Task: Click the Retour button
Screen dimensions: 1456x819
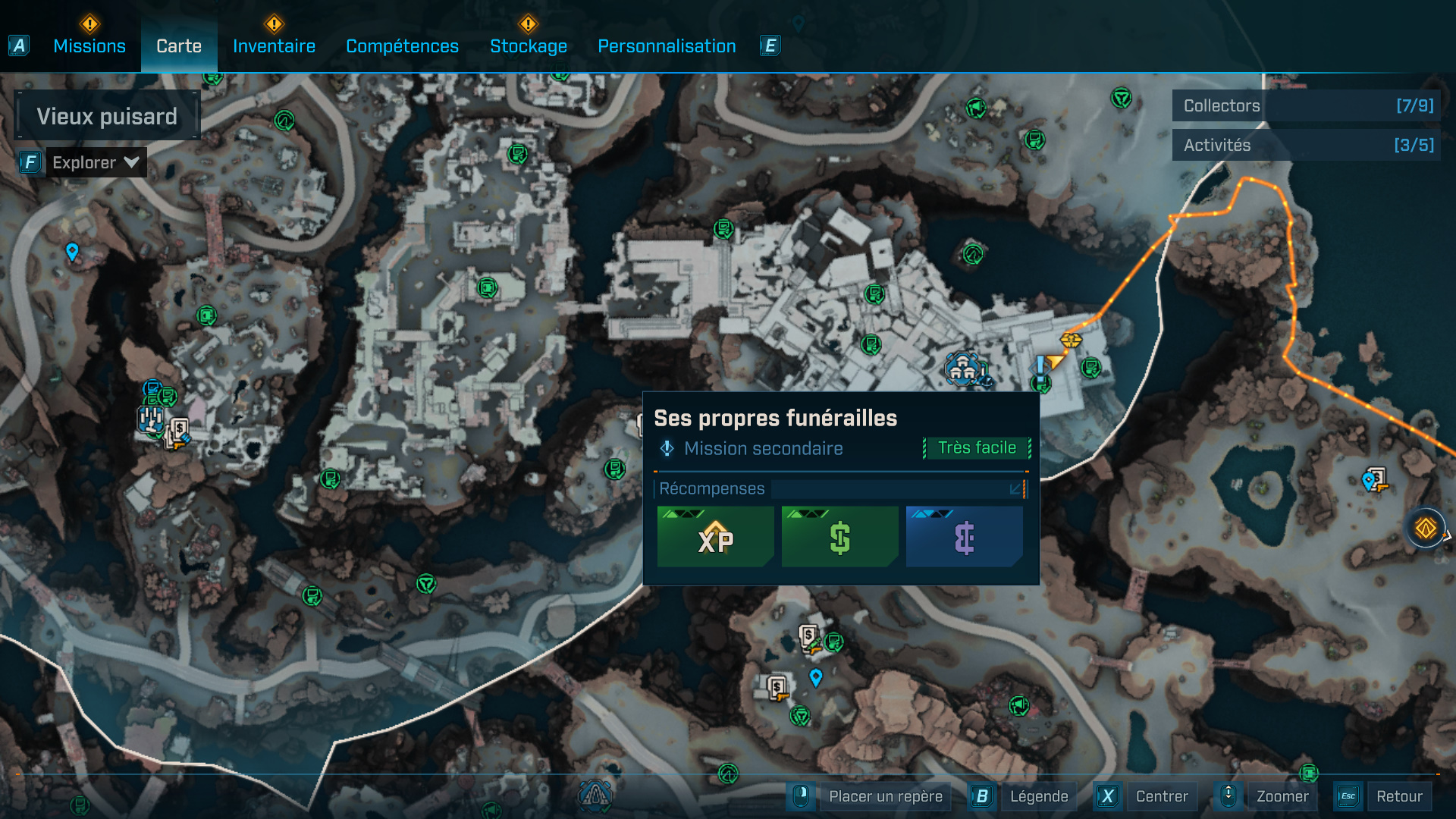Action: point(1400,796)
